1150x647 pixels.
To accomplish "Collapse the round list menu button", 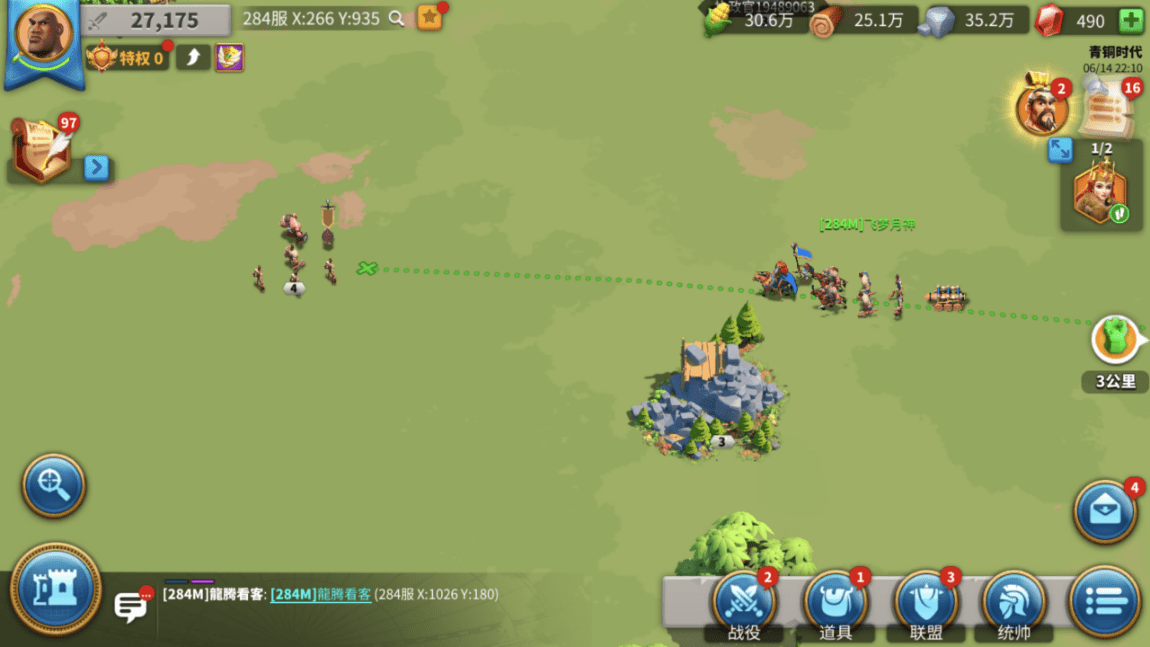I will tap(1105, 602).
